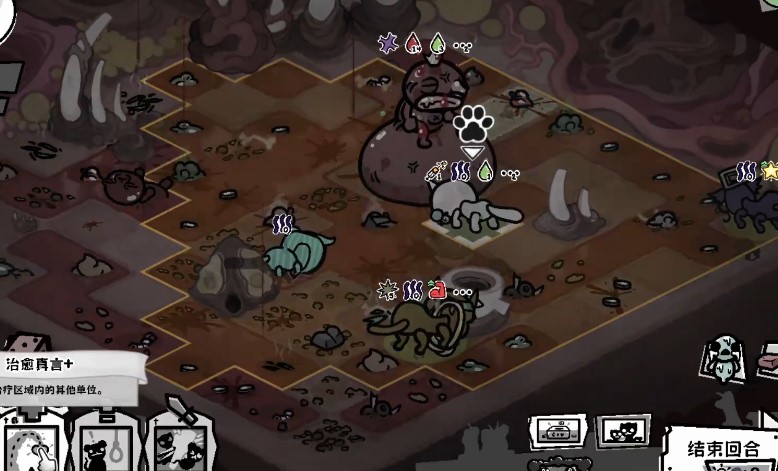Click the 结束回合 end turn button

725,447
